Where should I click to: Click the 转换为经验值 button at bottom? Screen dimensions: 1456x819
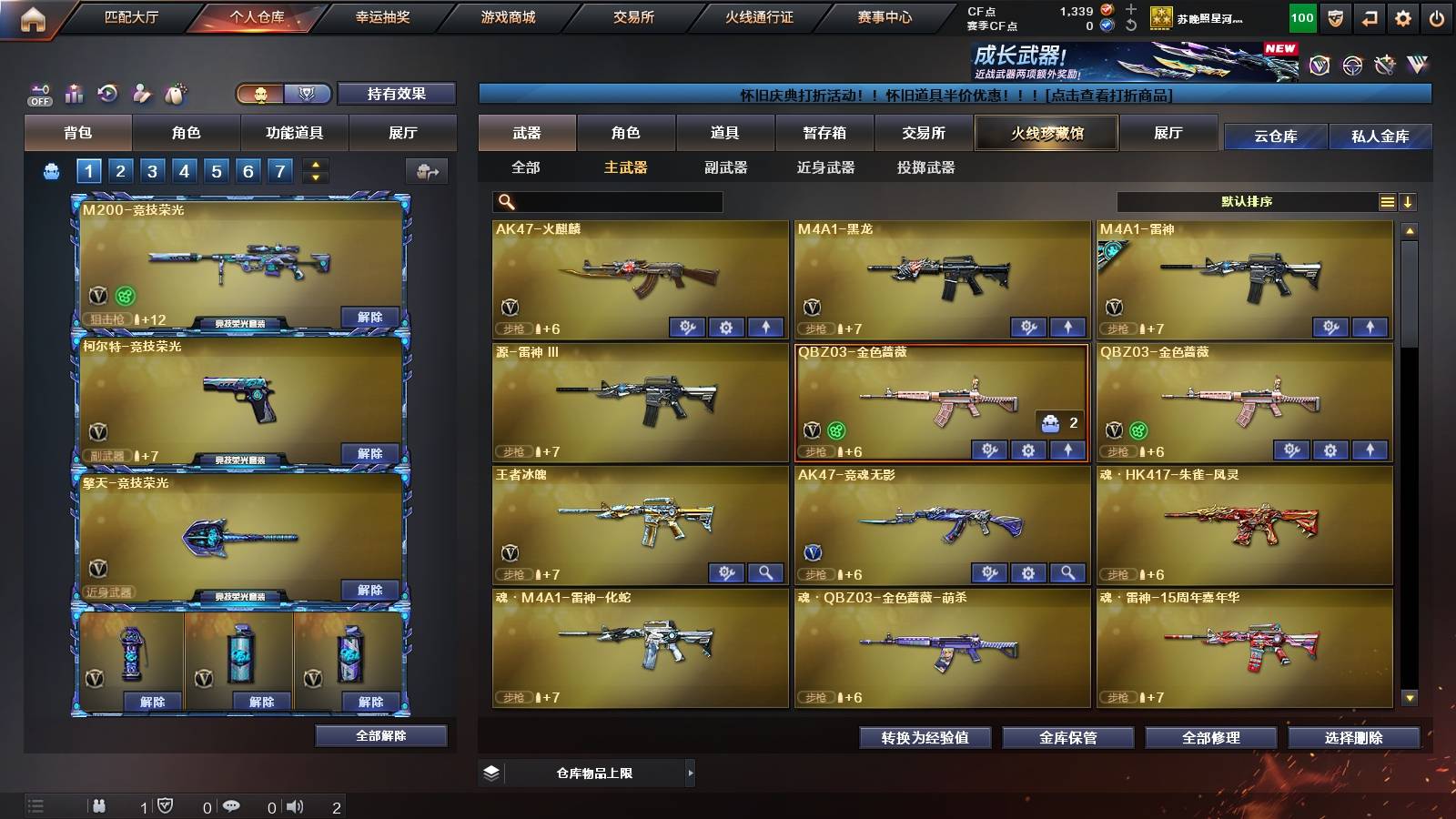pos(925,738)
